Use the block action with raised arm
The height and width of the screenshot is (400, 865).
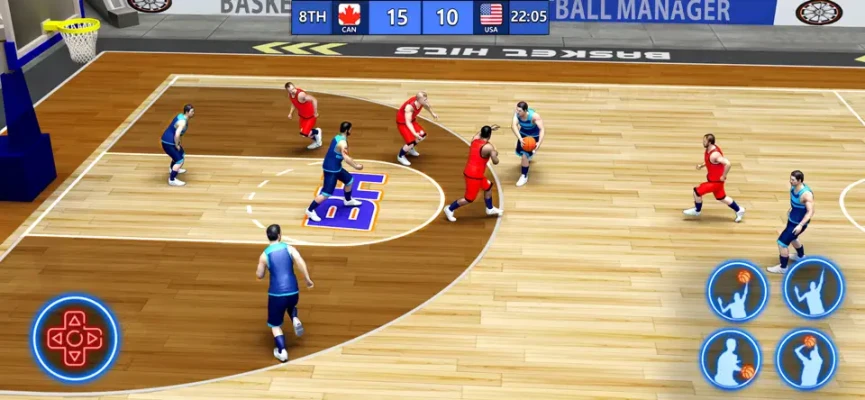[813, 289]
